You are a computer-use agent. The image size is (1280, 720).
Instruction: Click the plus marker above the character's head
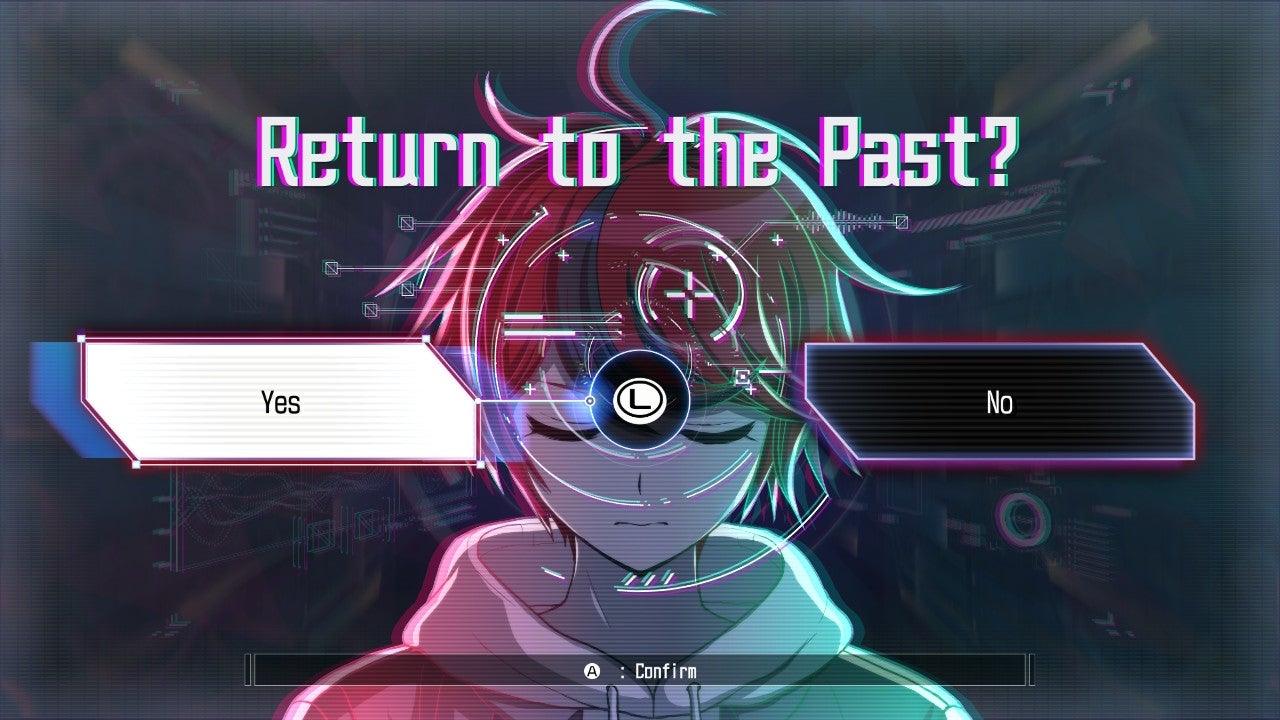[x=565, y=255]
